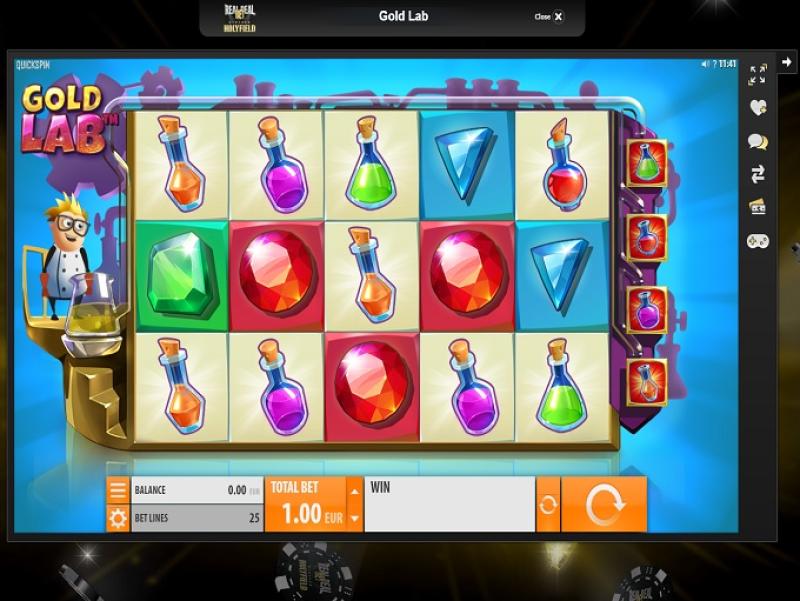Open the chat bubbles icon
Image resolution: width=800 pixels, height=601 pixels.
(x=757, y=142)
